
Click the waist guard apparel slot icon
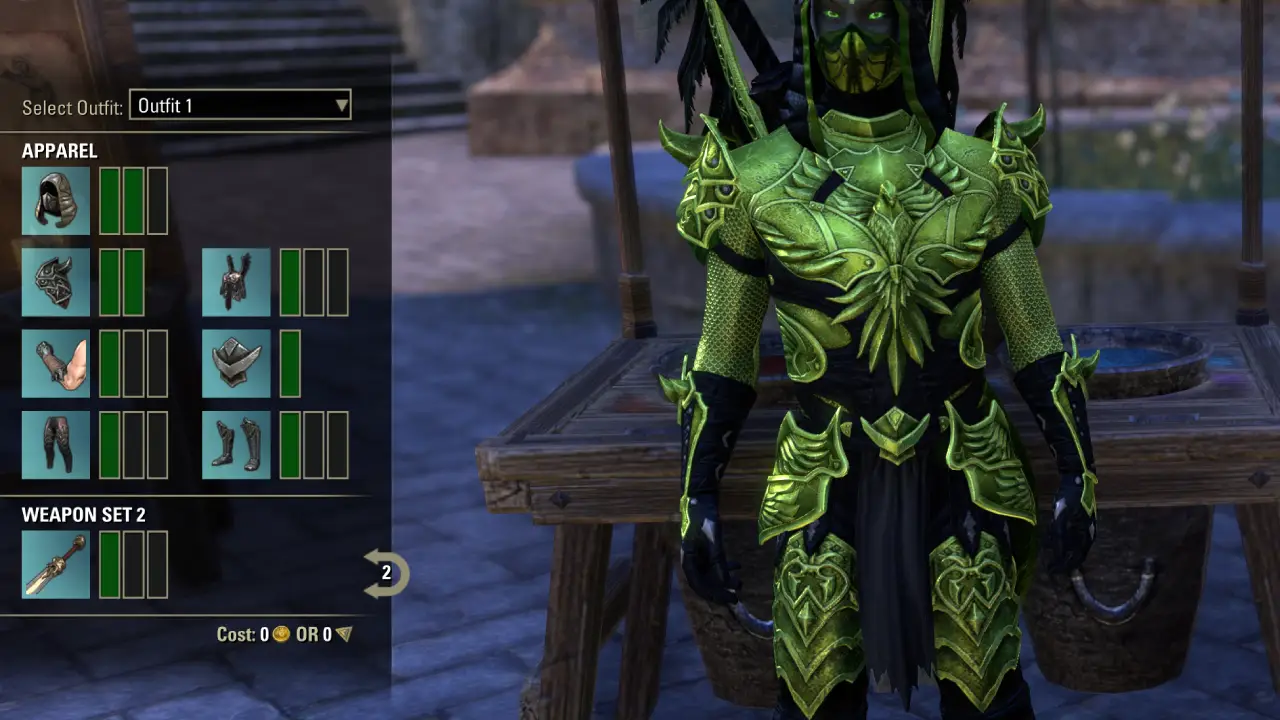[x=236, y=362]
